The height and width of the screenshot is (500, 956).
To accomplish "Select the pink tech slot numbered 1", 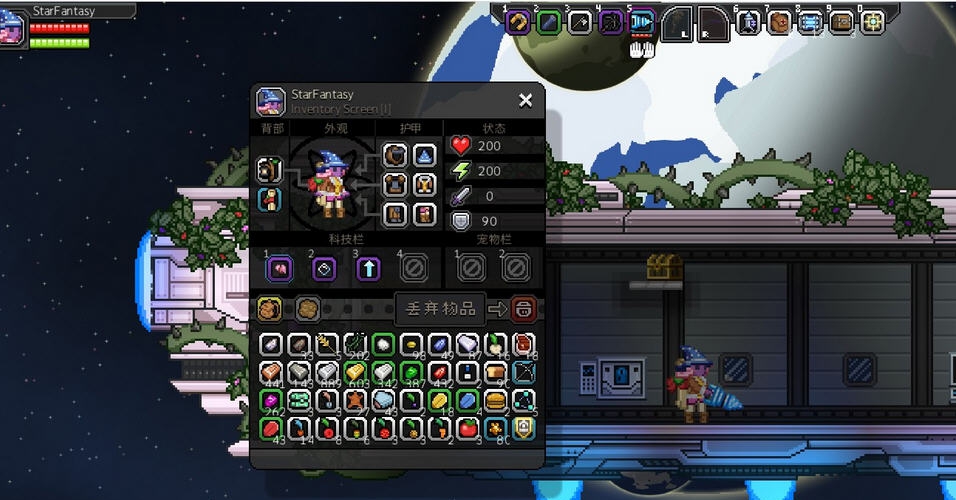I will click(277, 268).
